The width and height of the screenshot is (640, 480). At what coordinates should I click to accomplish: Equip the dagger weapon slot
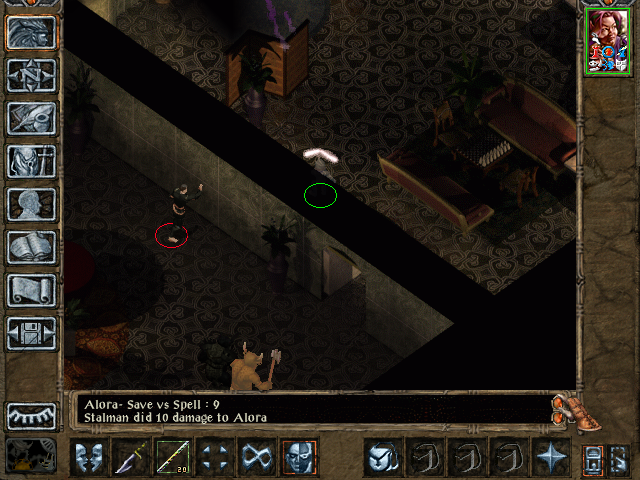[x=132, y=456]
